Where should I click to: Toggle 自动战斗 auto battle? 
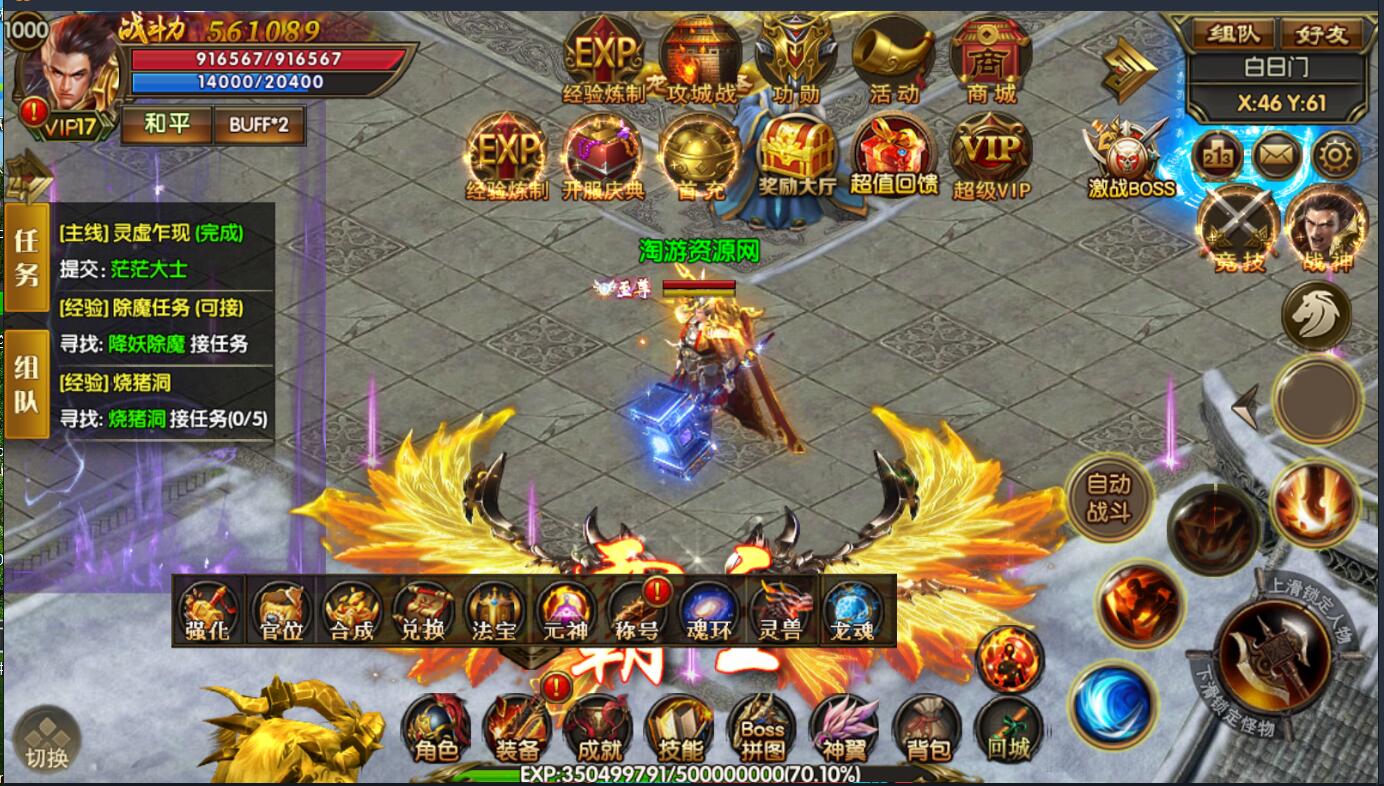tap(1108, 497)
